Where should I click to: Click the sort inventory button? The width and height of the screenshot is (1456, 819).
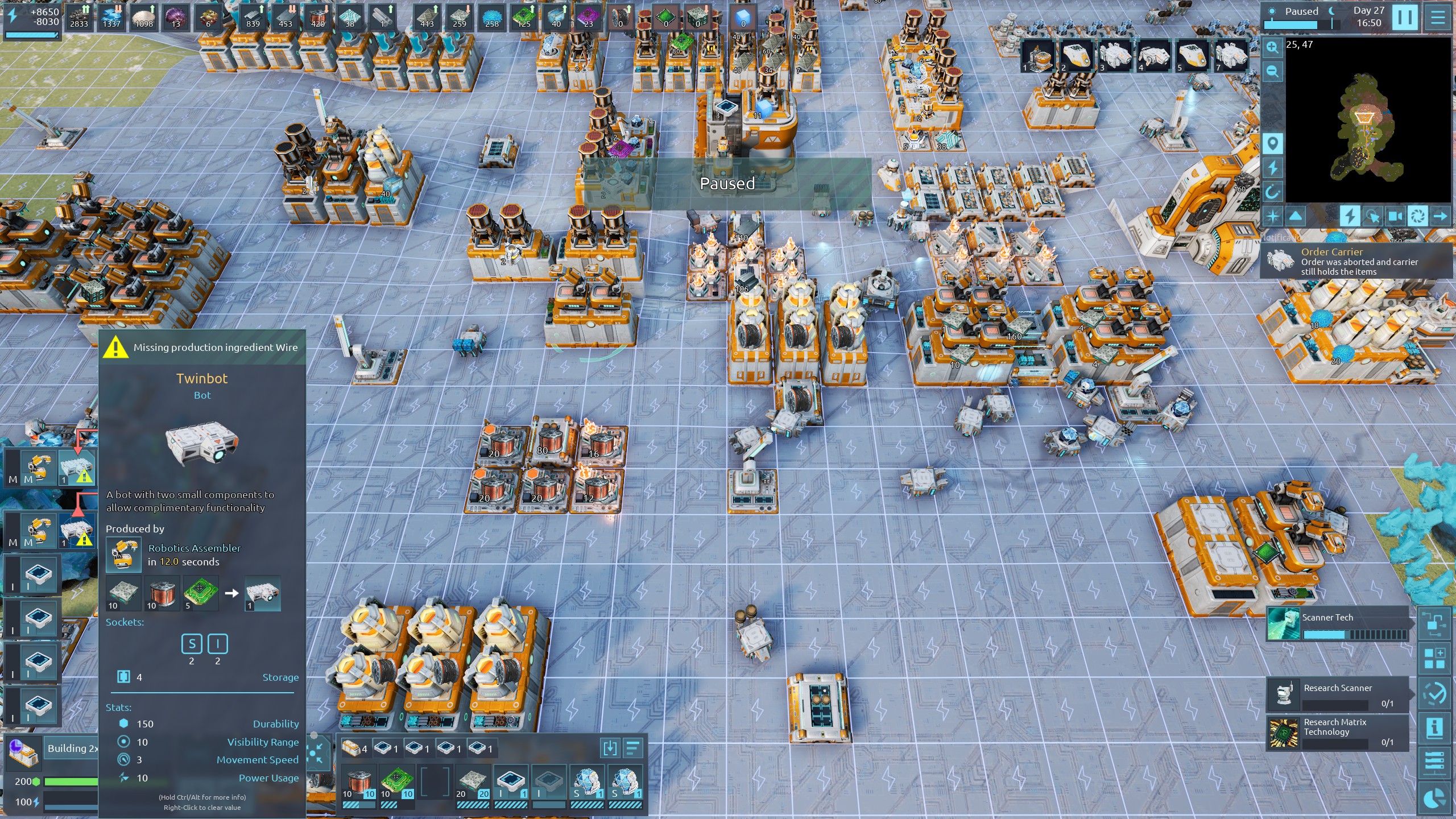coord(632,748)
